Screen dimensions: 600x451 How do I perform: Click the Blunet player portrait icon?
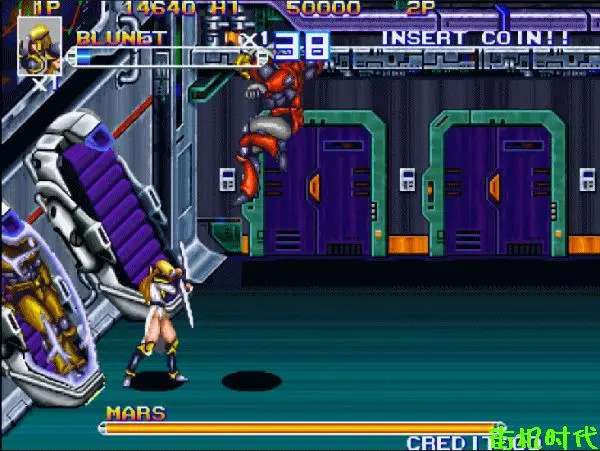tap(39, 46)
